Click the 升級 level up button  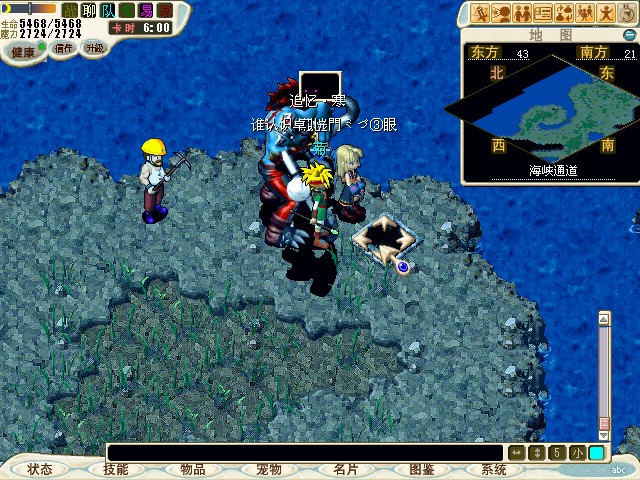pyautogui.click(x=94, y=47)
